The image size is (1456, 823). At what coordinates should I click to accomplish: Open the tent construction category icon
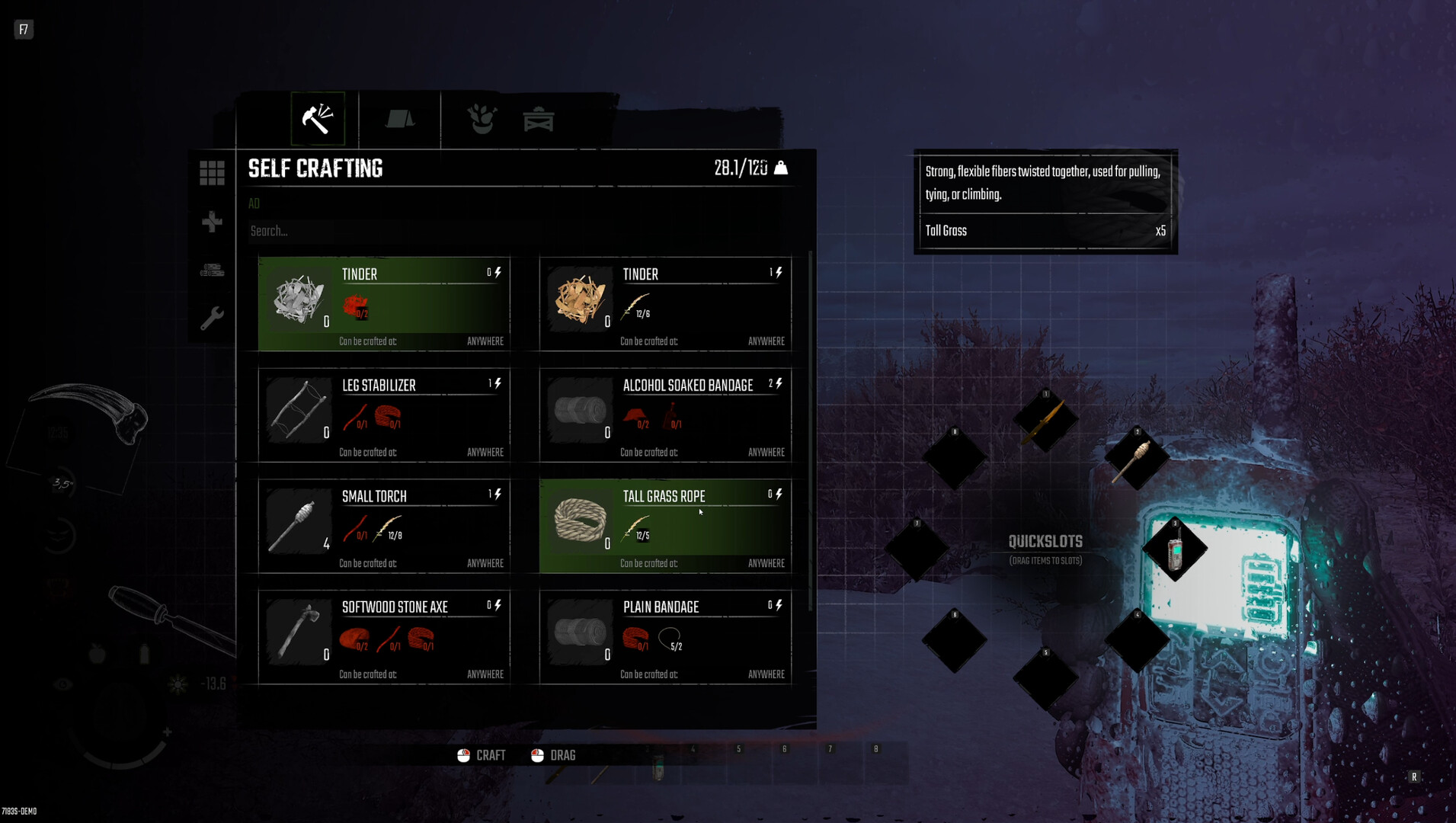(399, 118)
